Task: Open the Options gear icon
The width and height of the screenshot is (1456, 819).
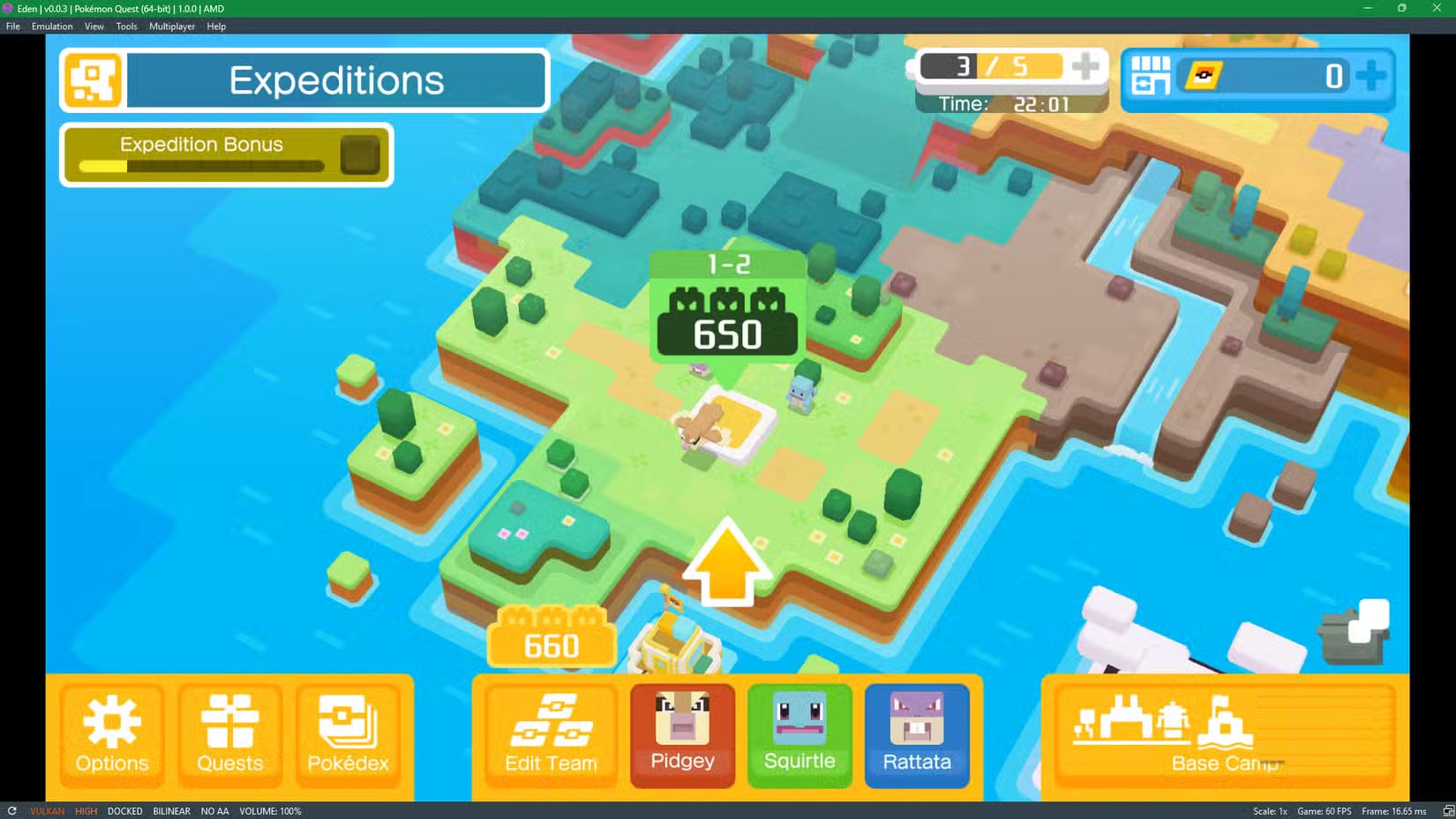Action: coord(111,724)
